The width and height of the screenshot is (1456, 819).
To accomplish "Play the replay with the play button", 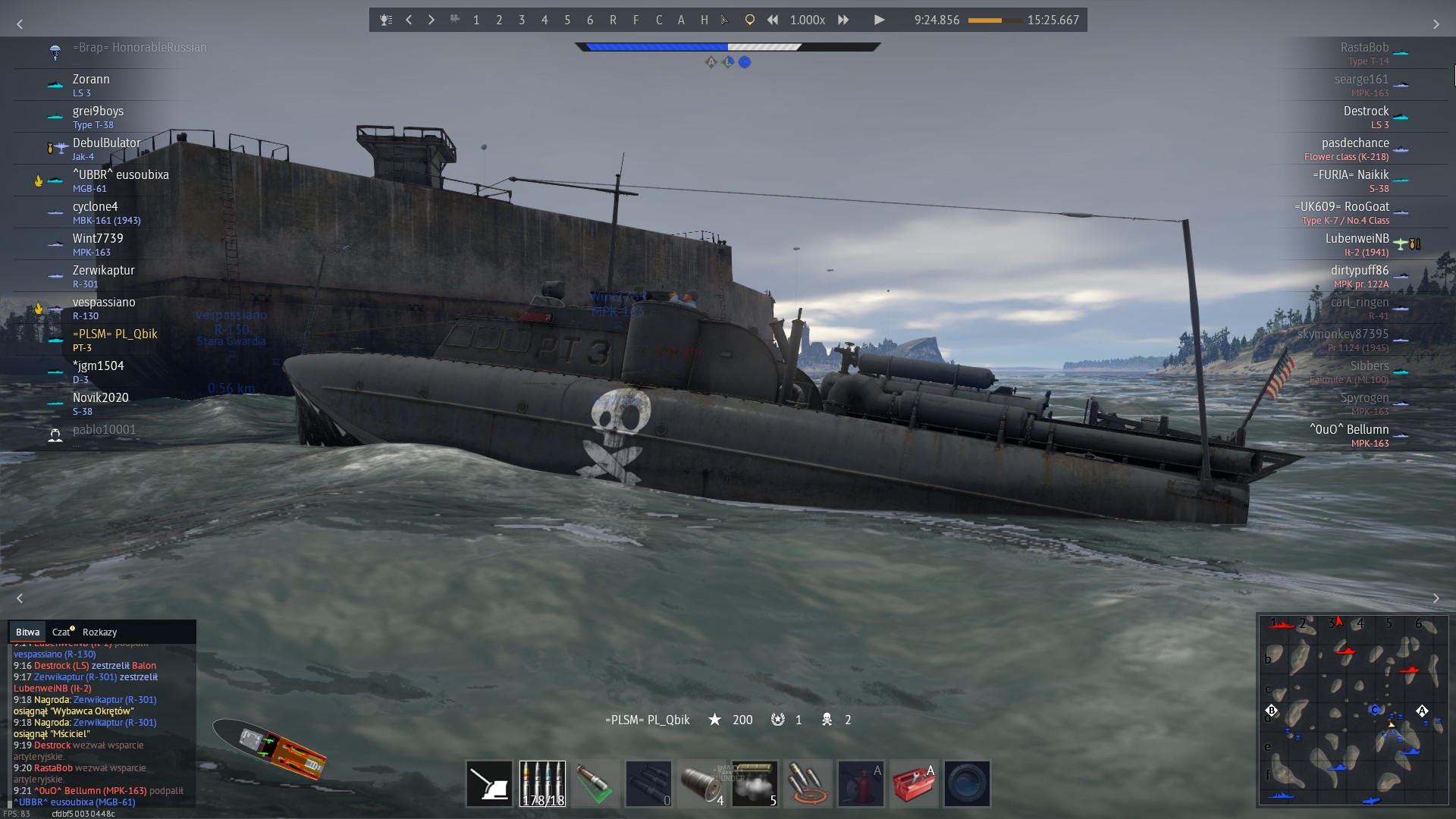I will point(879,20).
